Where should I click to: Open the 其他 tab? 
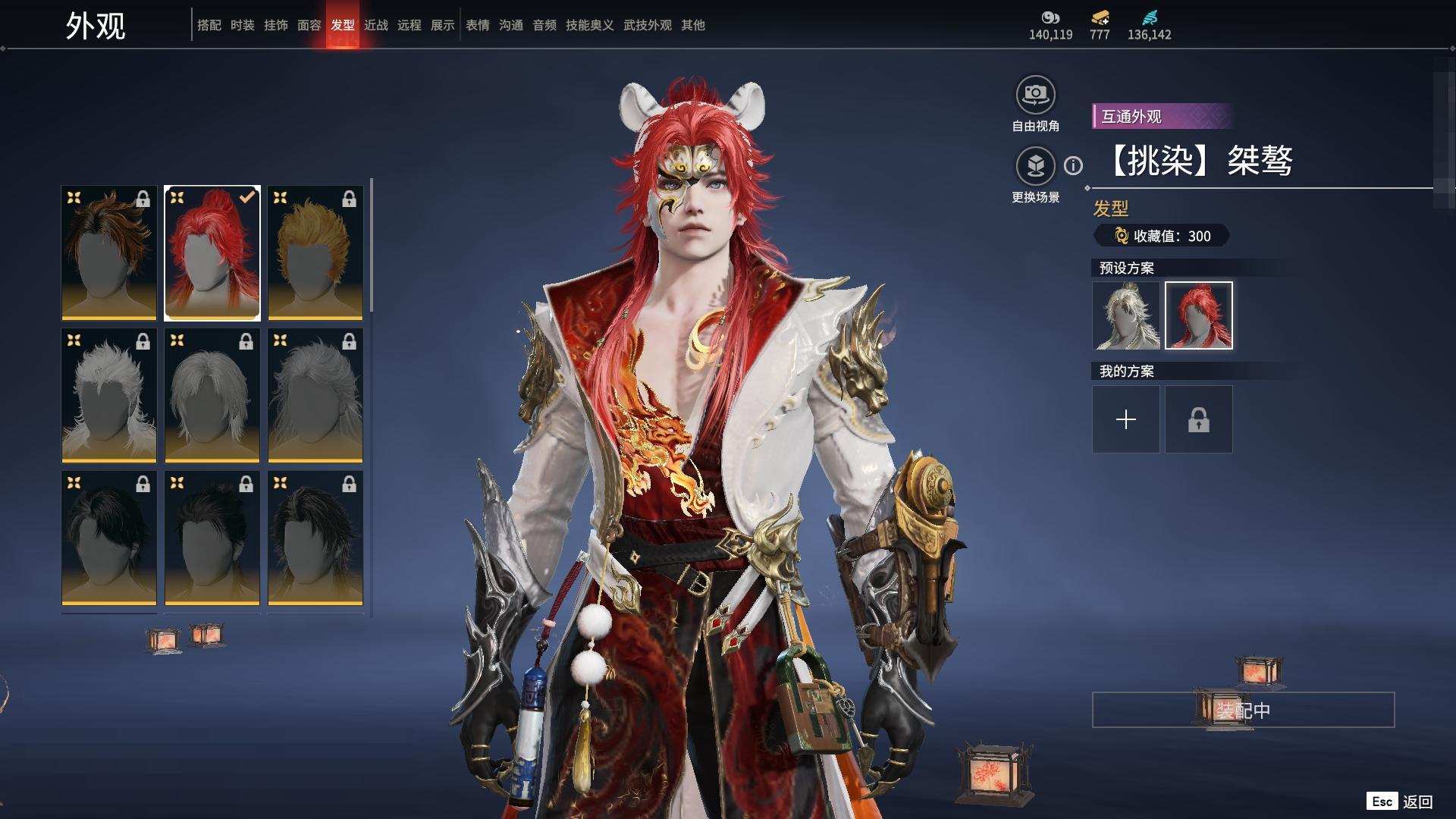click(x=692, y=25)
